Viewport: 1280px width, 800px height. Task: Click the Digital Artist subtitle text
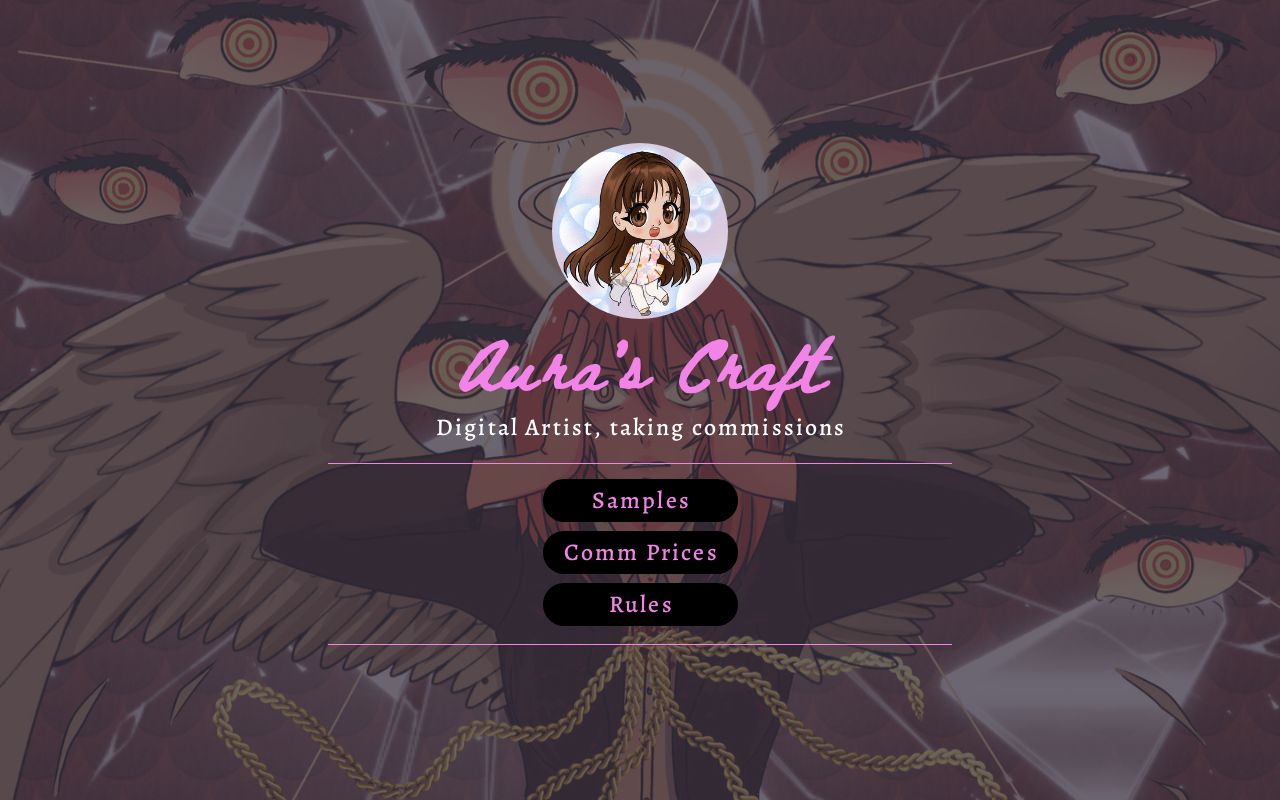(x=640, y=427)
